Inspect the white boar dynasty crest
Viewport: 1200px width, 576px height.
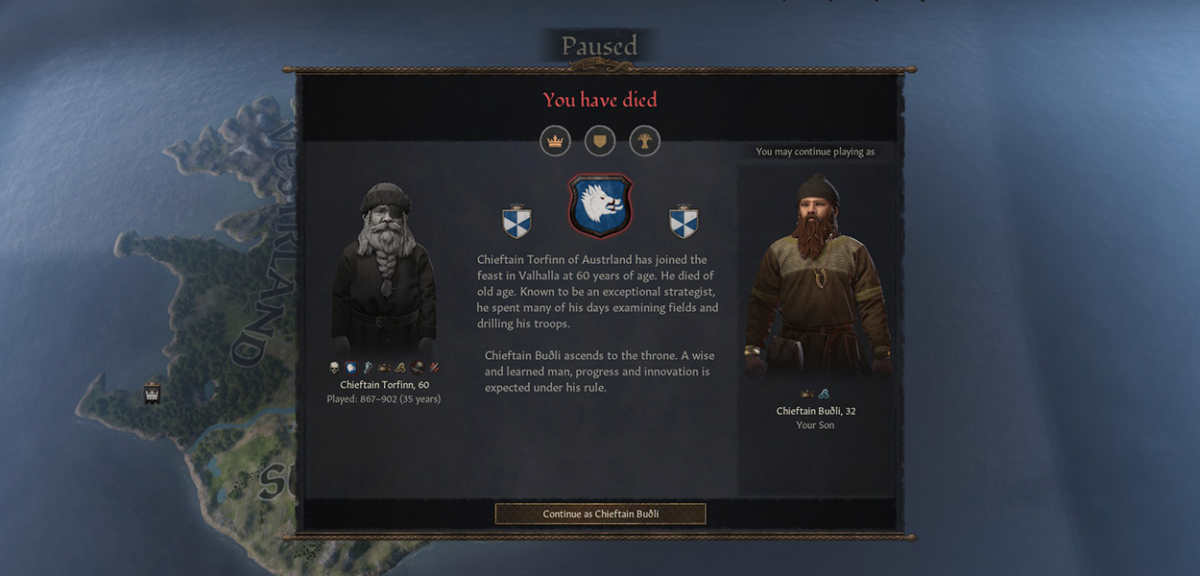pos(600,206)
